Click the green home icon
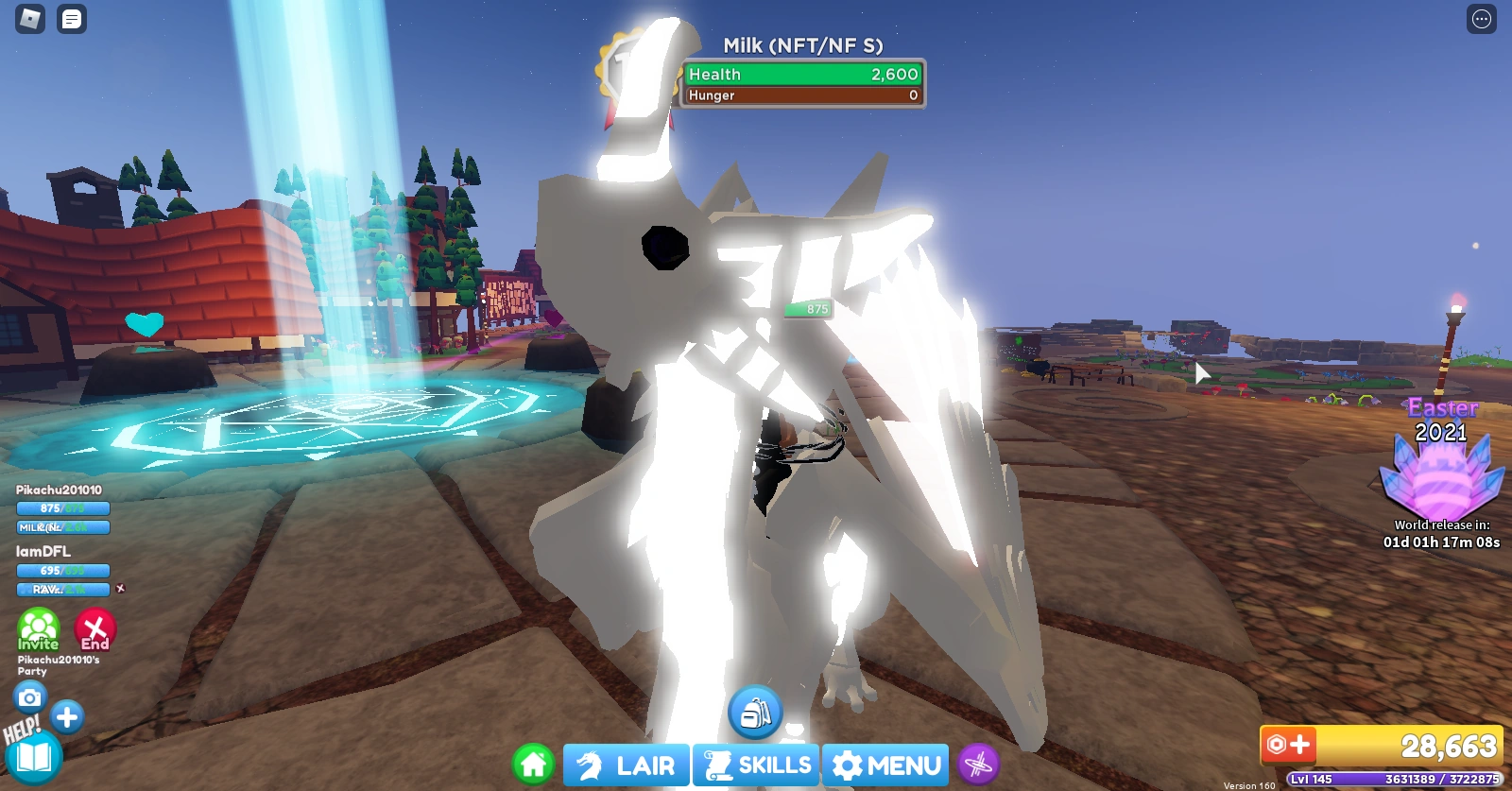This screenshot has width=1512, height=791. [x=533, y=765]
